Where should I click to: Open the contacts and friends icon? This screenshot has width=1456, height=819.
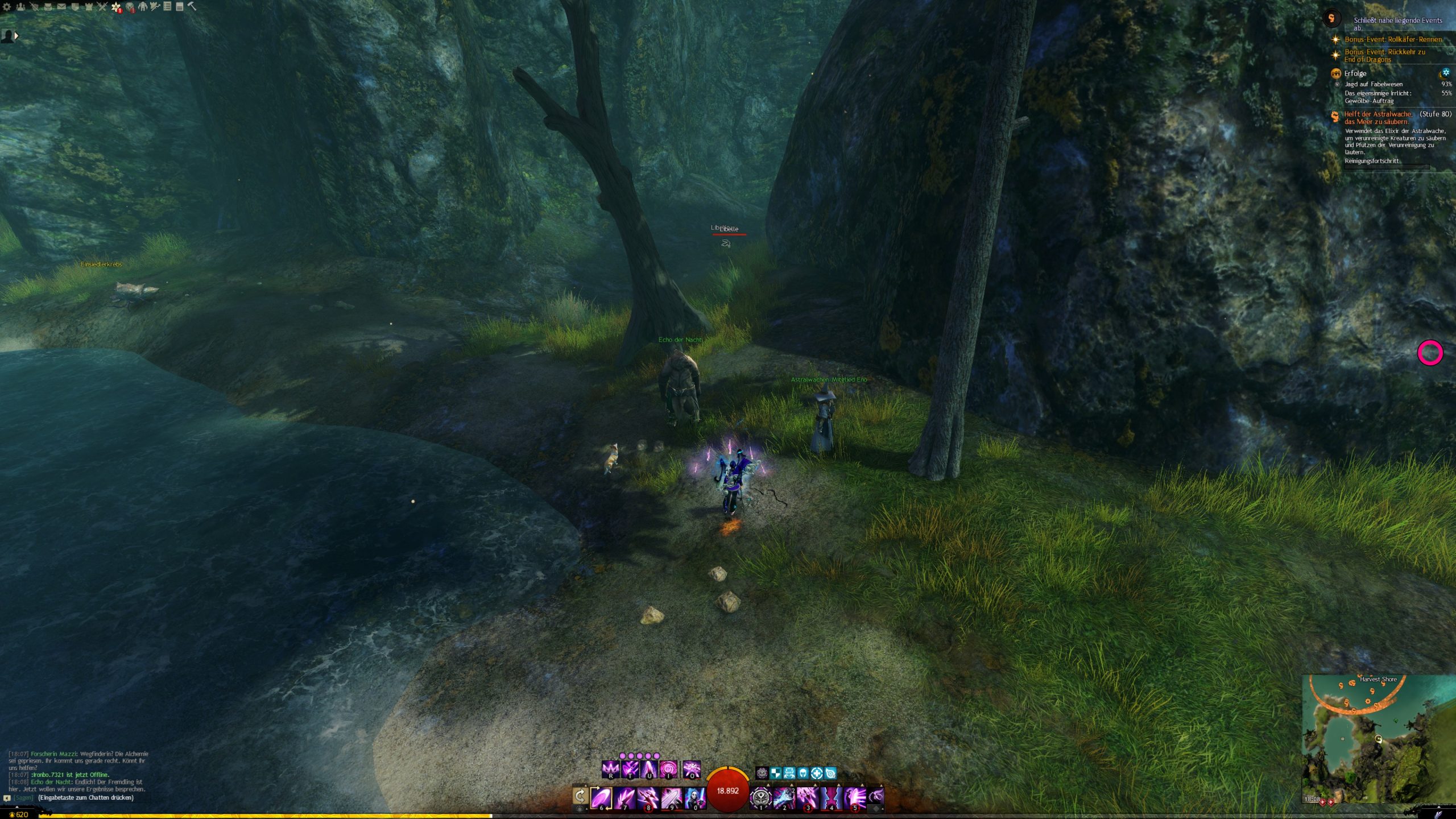20,7
